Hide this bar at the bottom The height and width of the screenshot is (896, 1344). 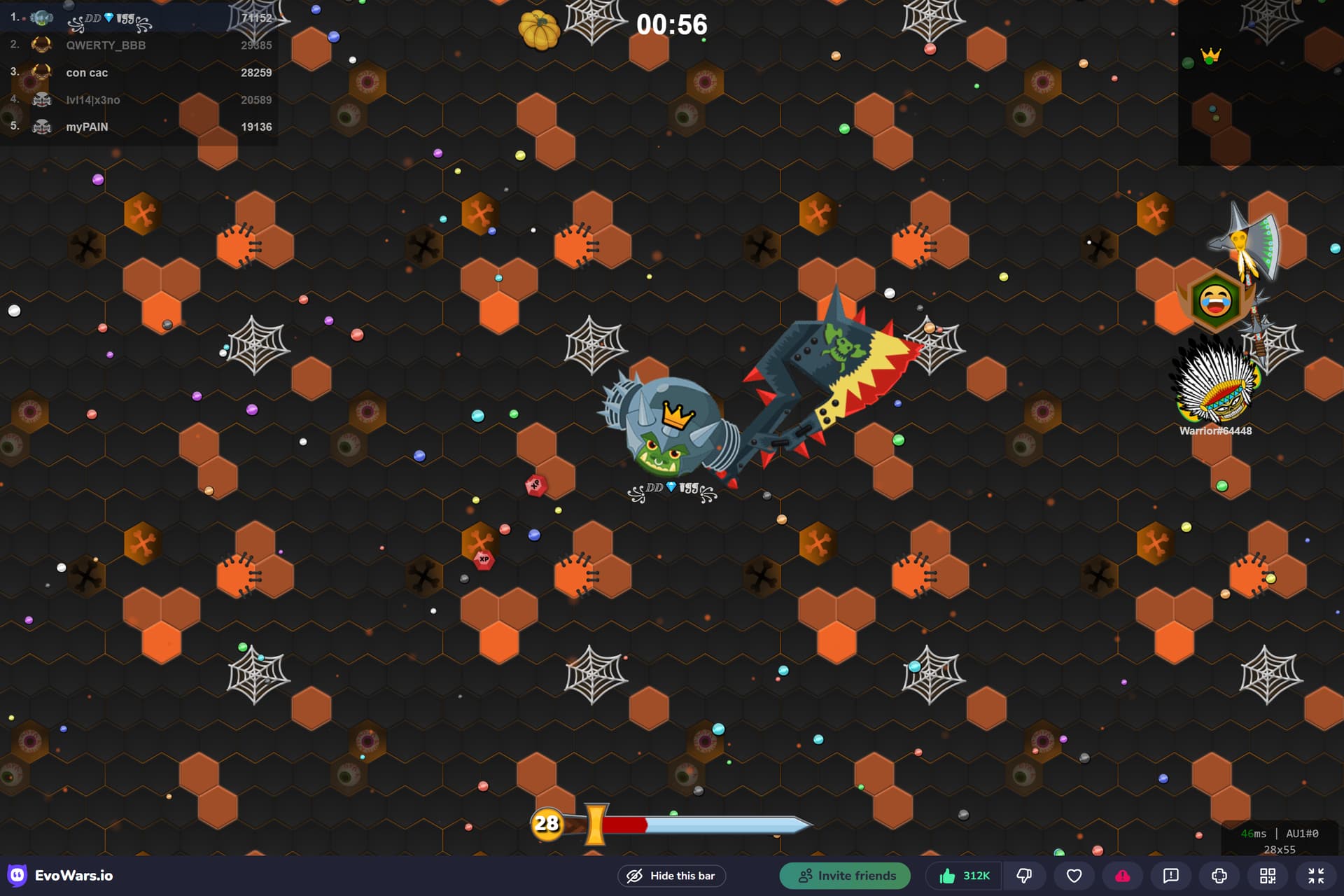pos(671,876)
